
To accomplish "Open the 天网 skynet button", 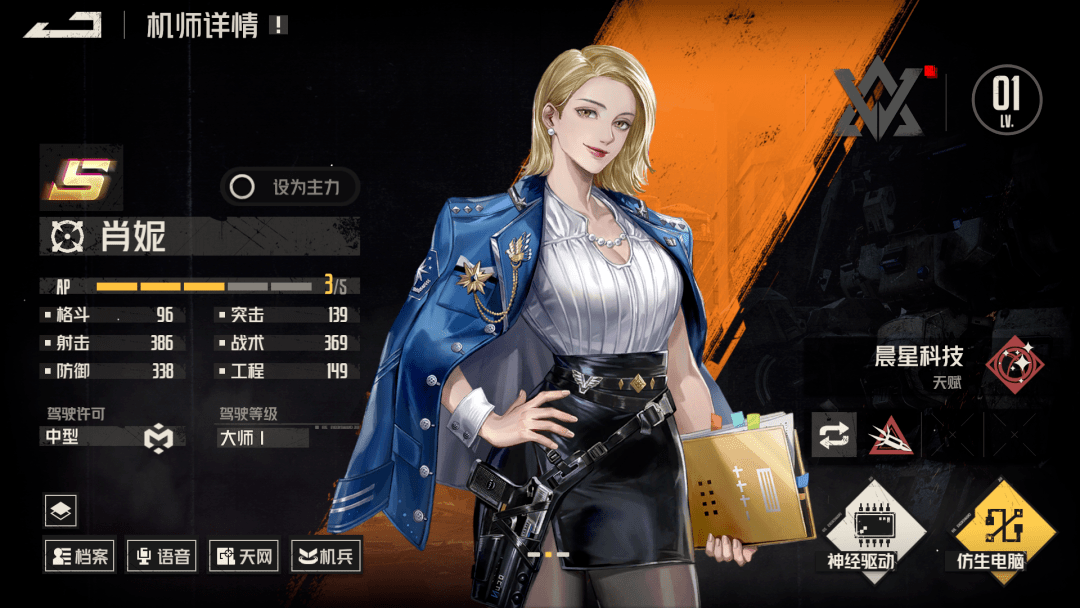I will tap(243, 556).
